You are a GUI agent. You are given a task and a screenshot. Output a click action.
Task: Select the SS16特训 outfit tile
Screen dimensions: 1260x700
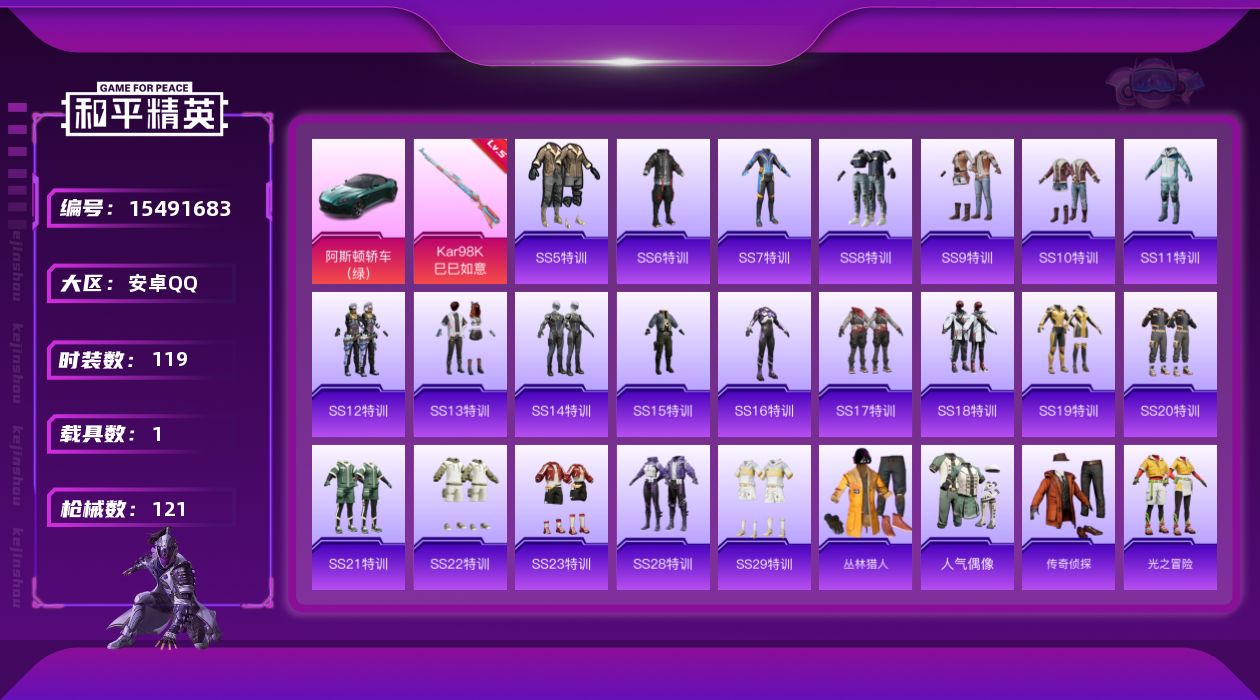(x=764, y=364)
